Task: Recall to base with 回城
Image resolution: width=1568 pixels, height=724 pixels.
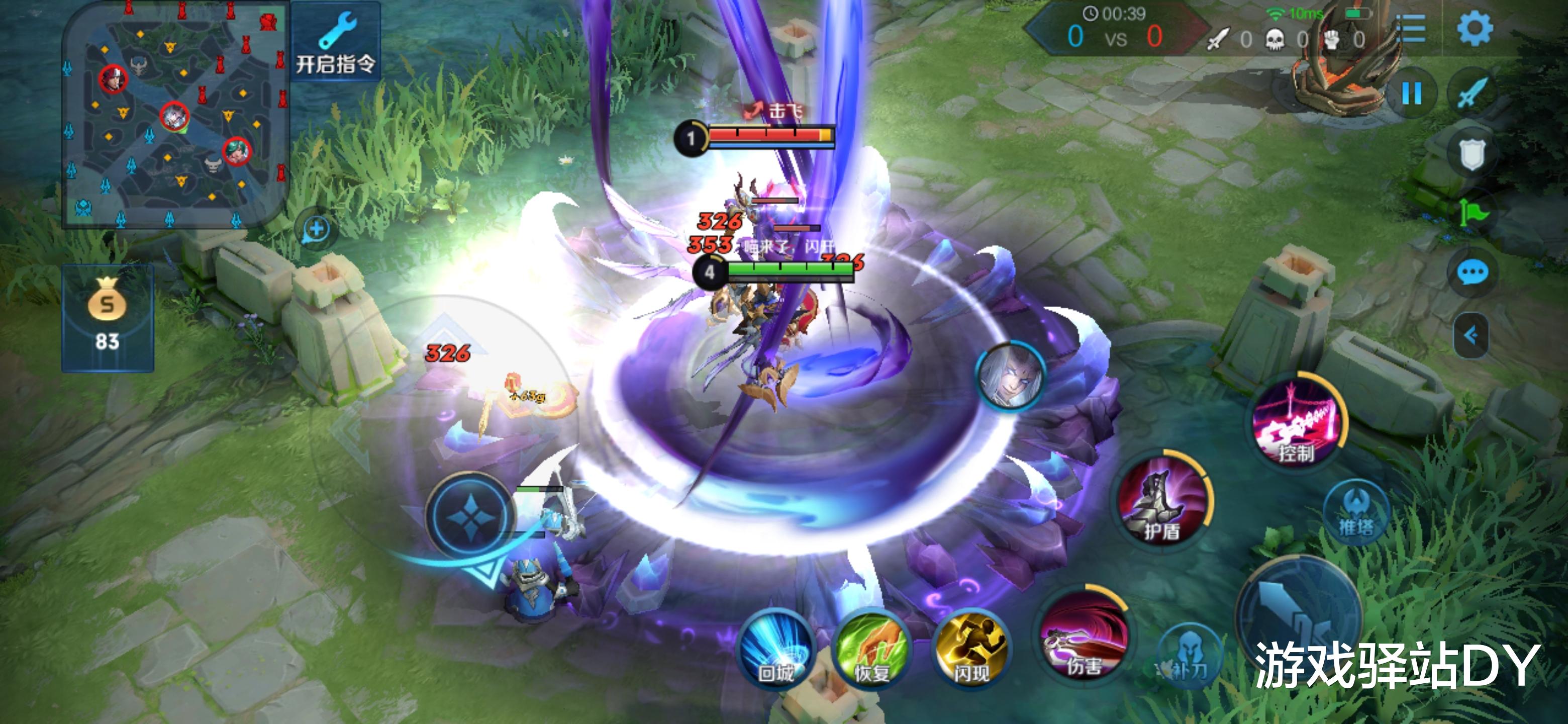Action: click(x=775, y=650)
